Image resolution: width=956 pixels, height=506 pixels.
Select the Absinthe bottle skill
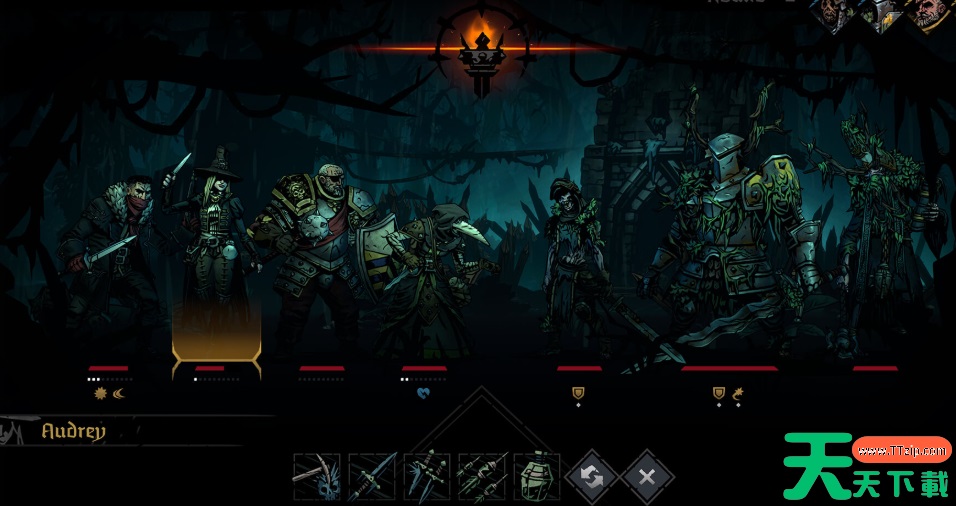point(537,477)
